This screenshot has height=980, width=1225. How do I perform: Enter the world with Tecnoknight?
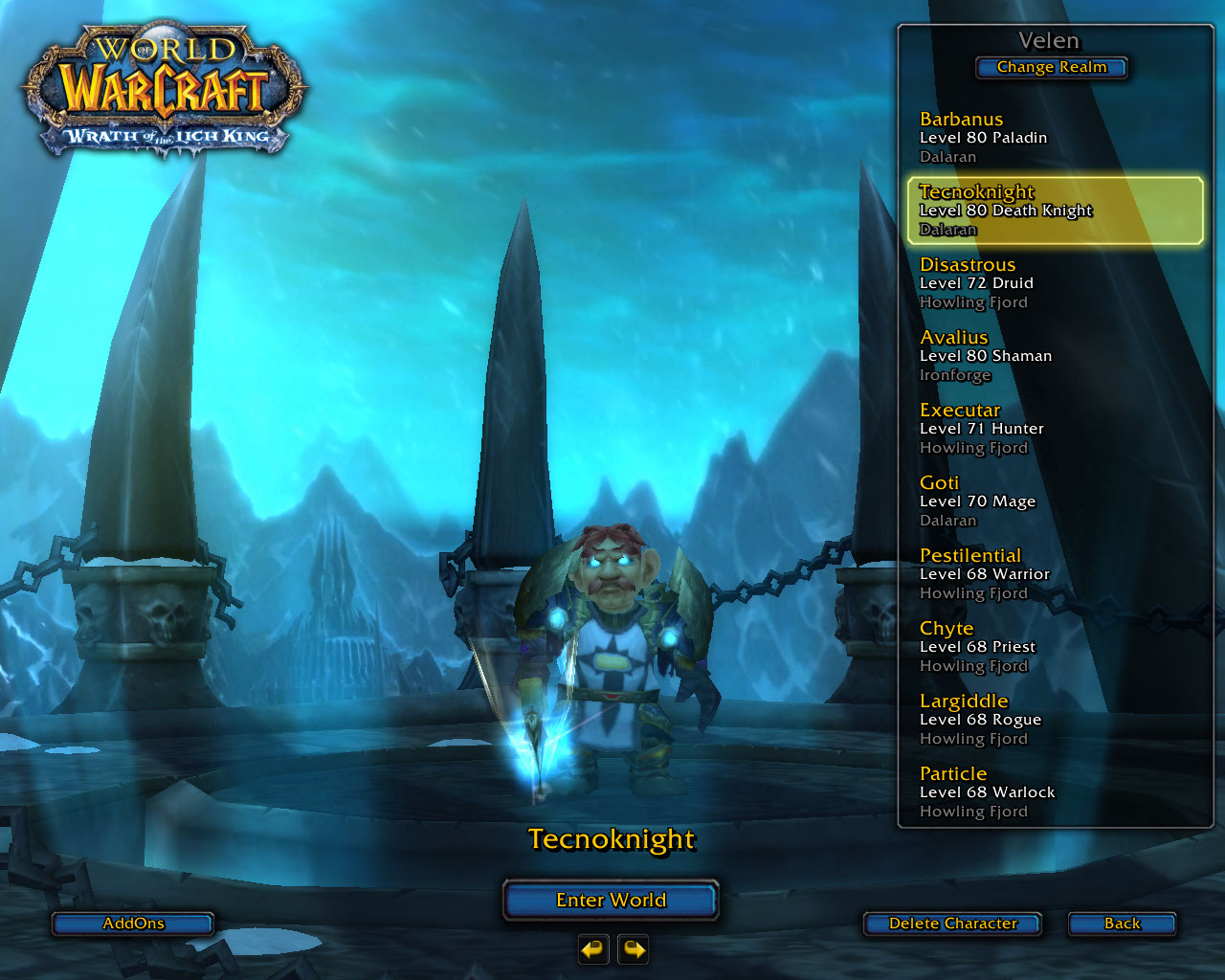point(611,900)
